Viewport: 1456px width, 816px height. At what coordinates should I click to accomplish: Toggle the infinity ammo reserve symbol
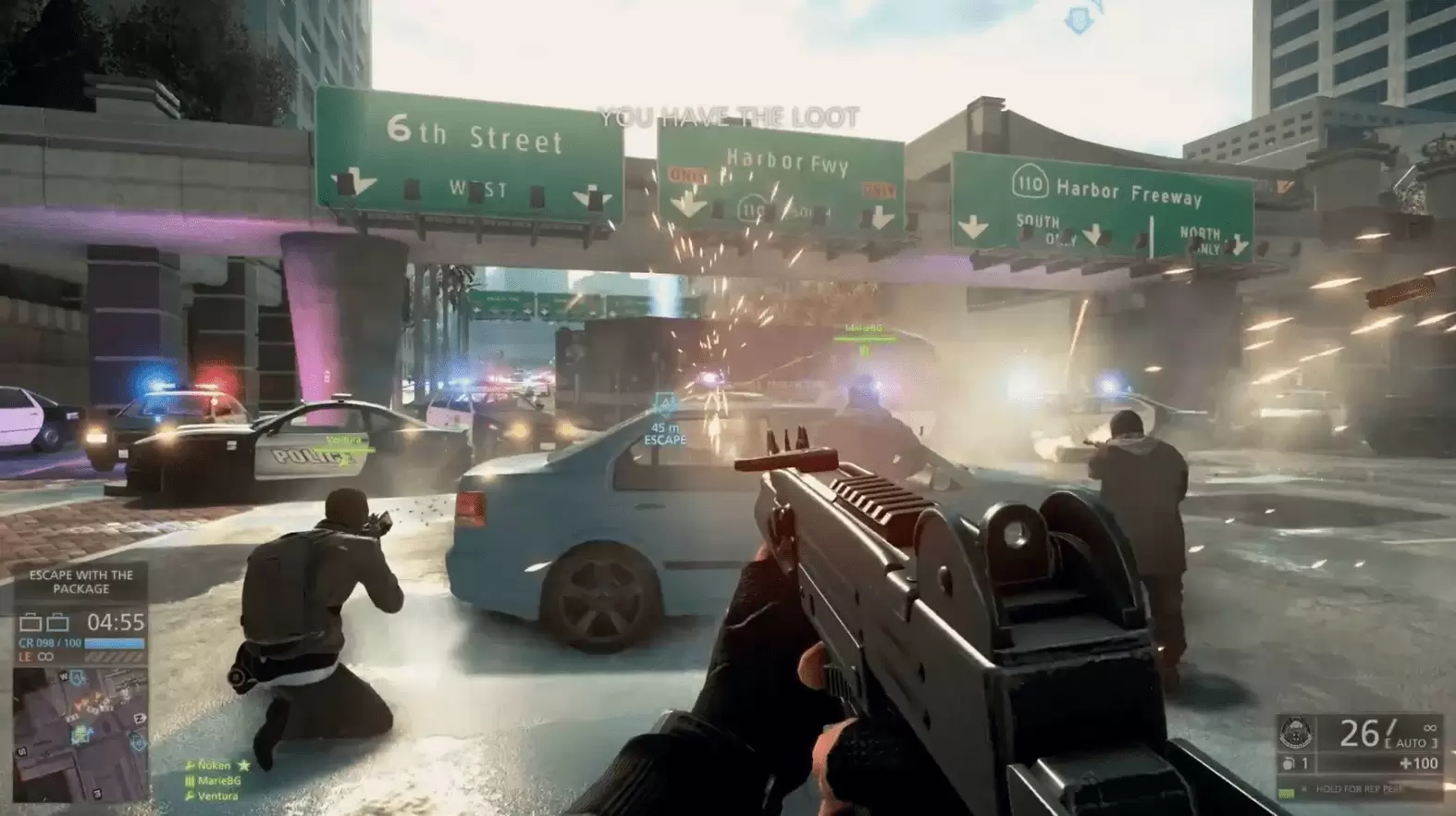point(1430,728)
